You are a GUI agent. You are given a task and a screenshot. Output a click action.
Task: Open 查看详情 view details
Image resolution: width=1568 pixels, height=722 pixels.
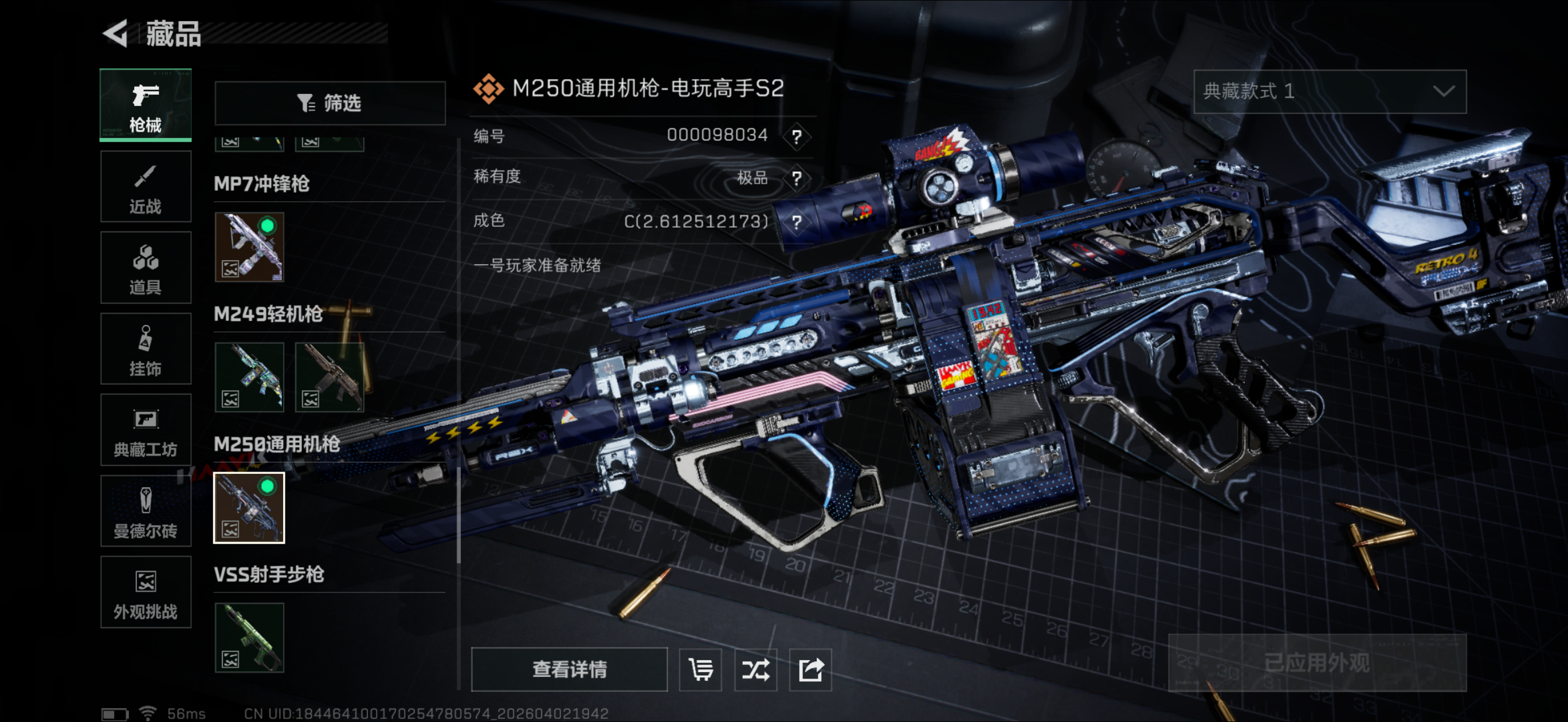click(x=569, y=669)
